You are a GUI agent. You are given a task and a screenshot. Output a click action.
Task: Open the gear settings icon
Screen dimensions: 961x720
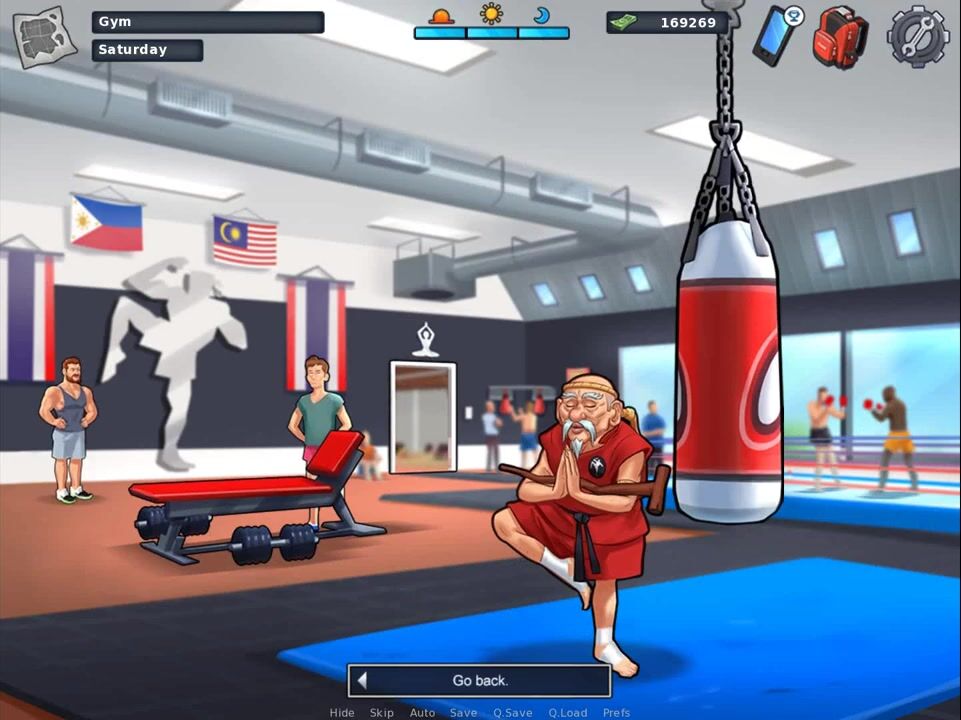pos(916,36)
